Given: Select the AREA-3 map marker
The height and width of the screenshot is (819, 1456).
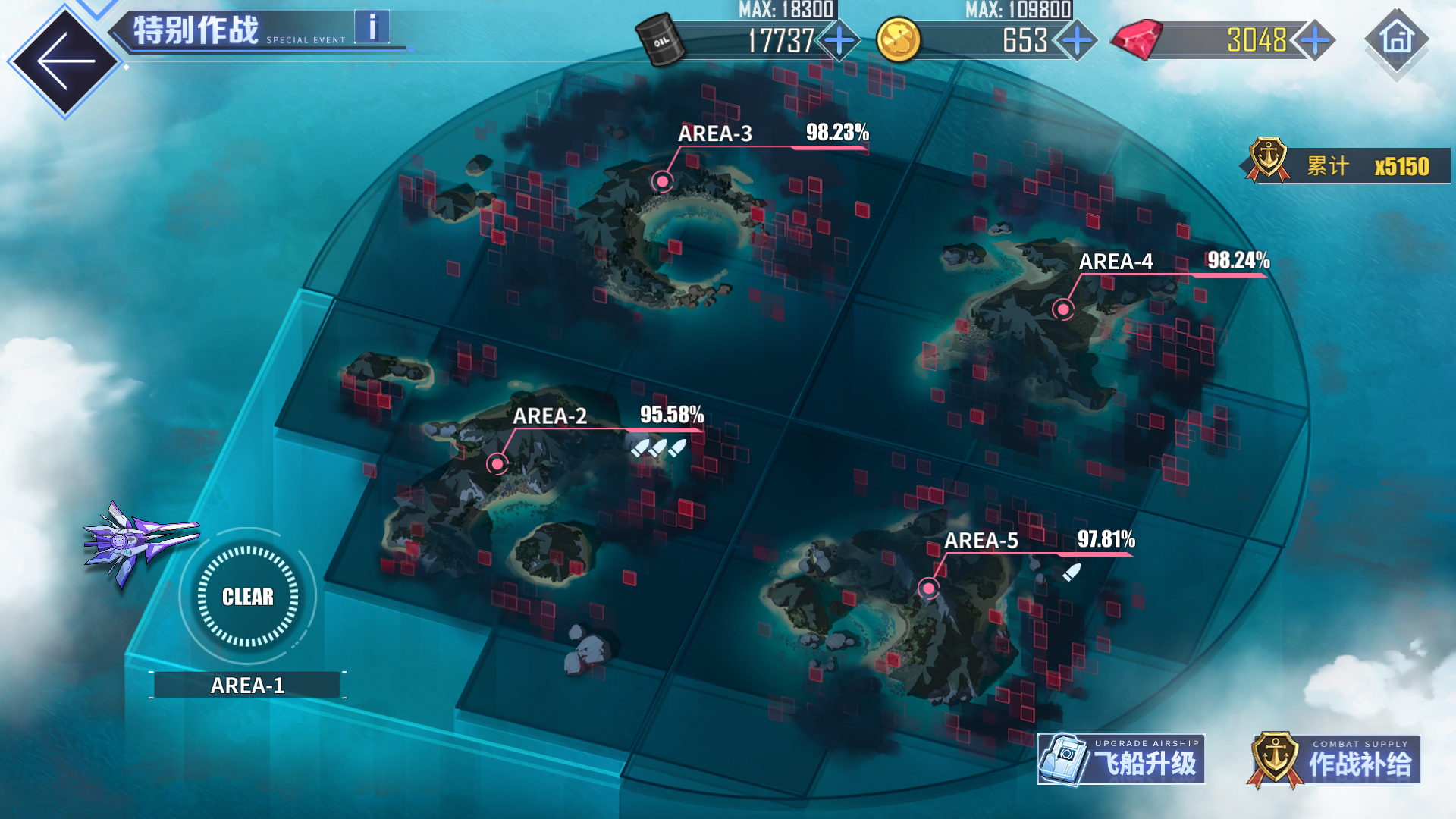Looking at the screenshot, I should [x=663, y=181].
